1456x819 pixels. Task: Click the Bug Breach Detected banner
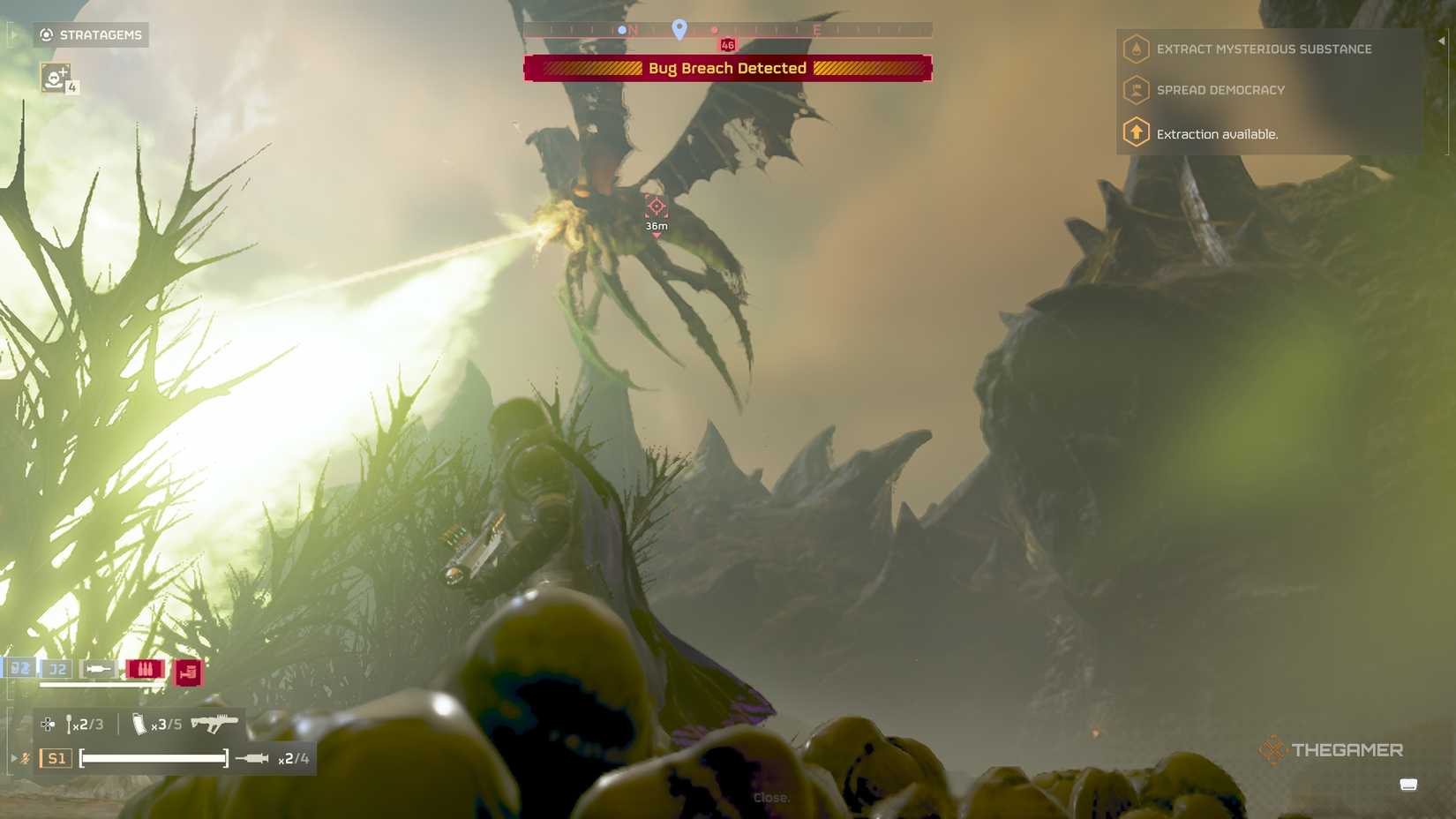pyautogui.click(x=727, y=68)
